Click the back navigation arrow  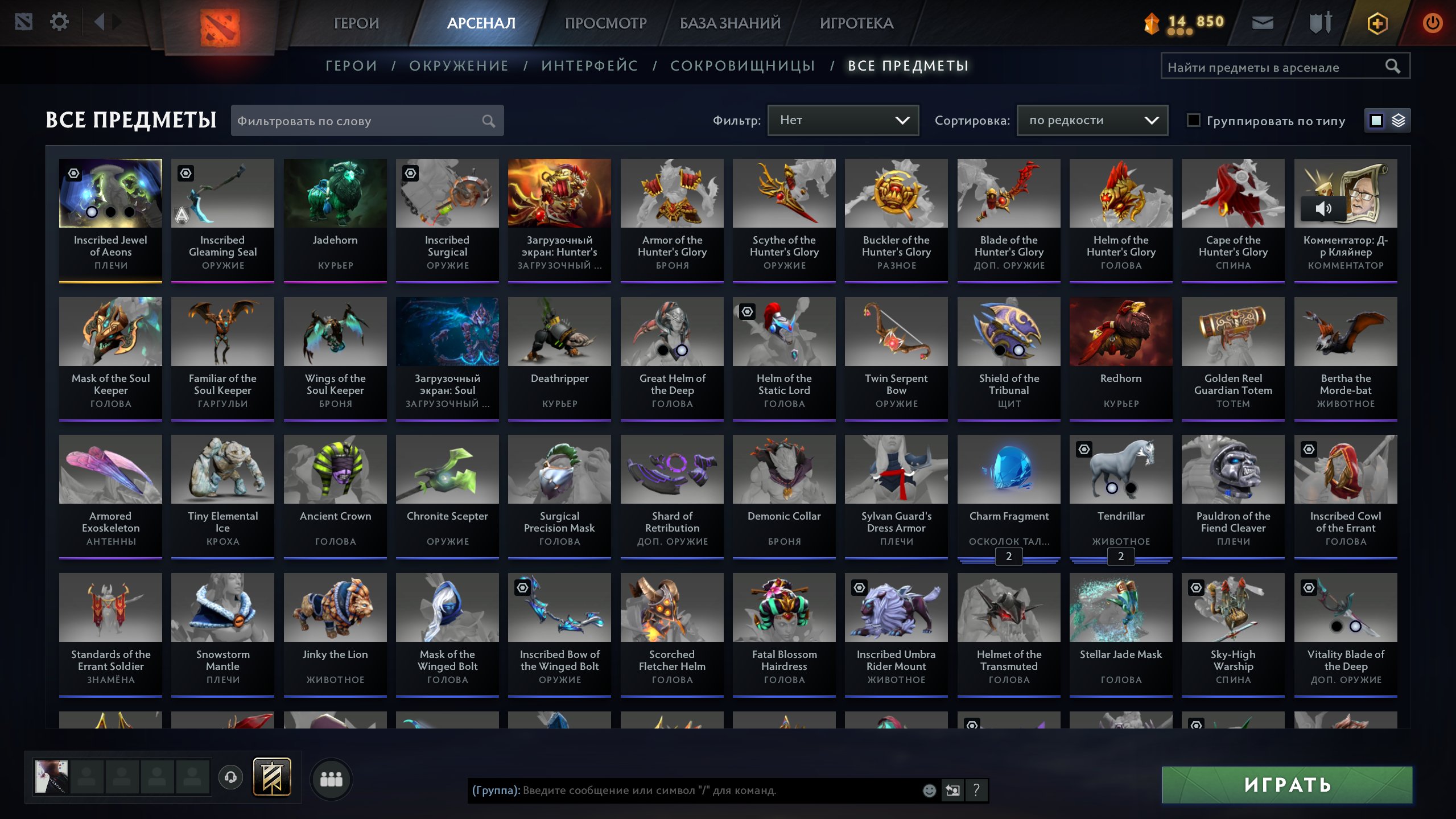tap(100, 22)
